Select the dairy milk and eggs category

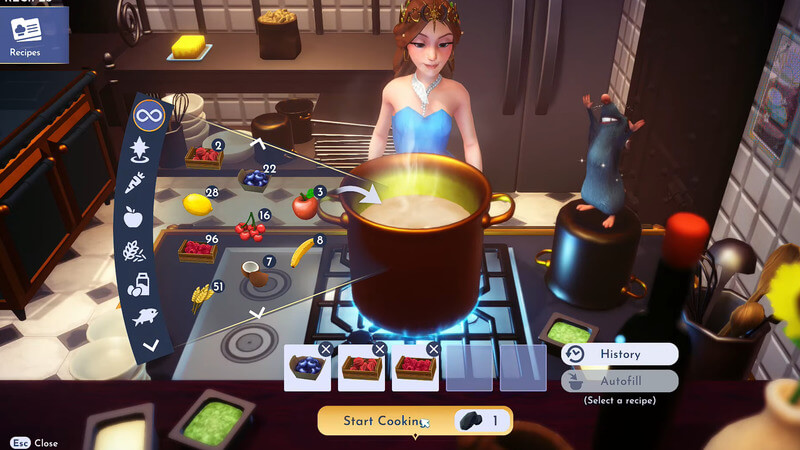click(x=138, y=286)
